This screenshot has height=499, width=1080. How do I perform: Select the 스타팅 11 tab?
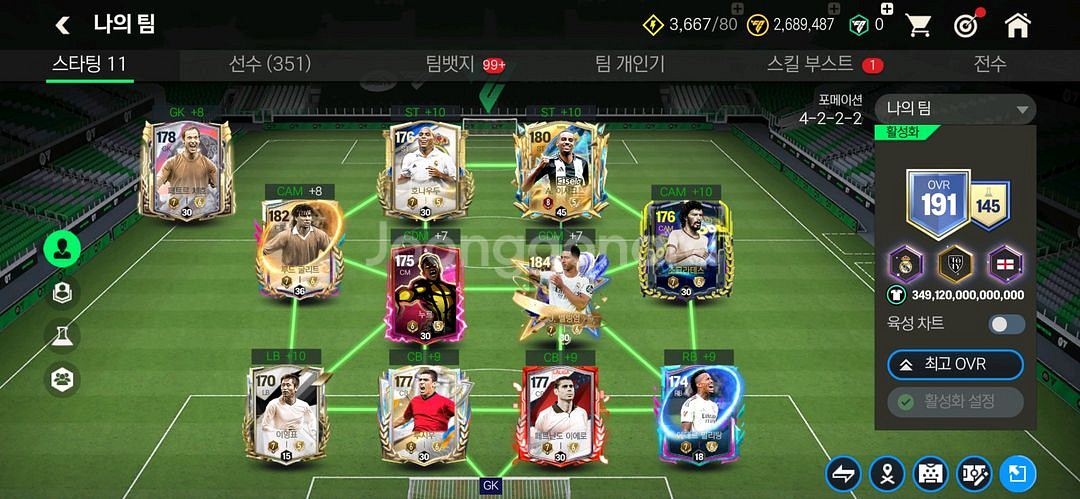[89, 64]
